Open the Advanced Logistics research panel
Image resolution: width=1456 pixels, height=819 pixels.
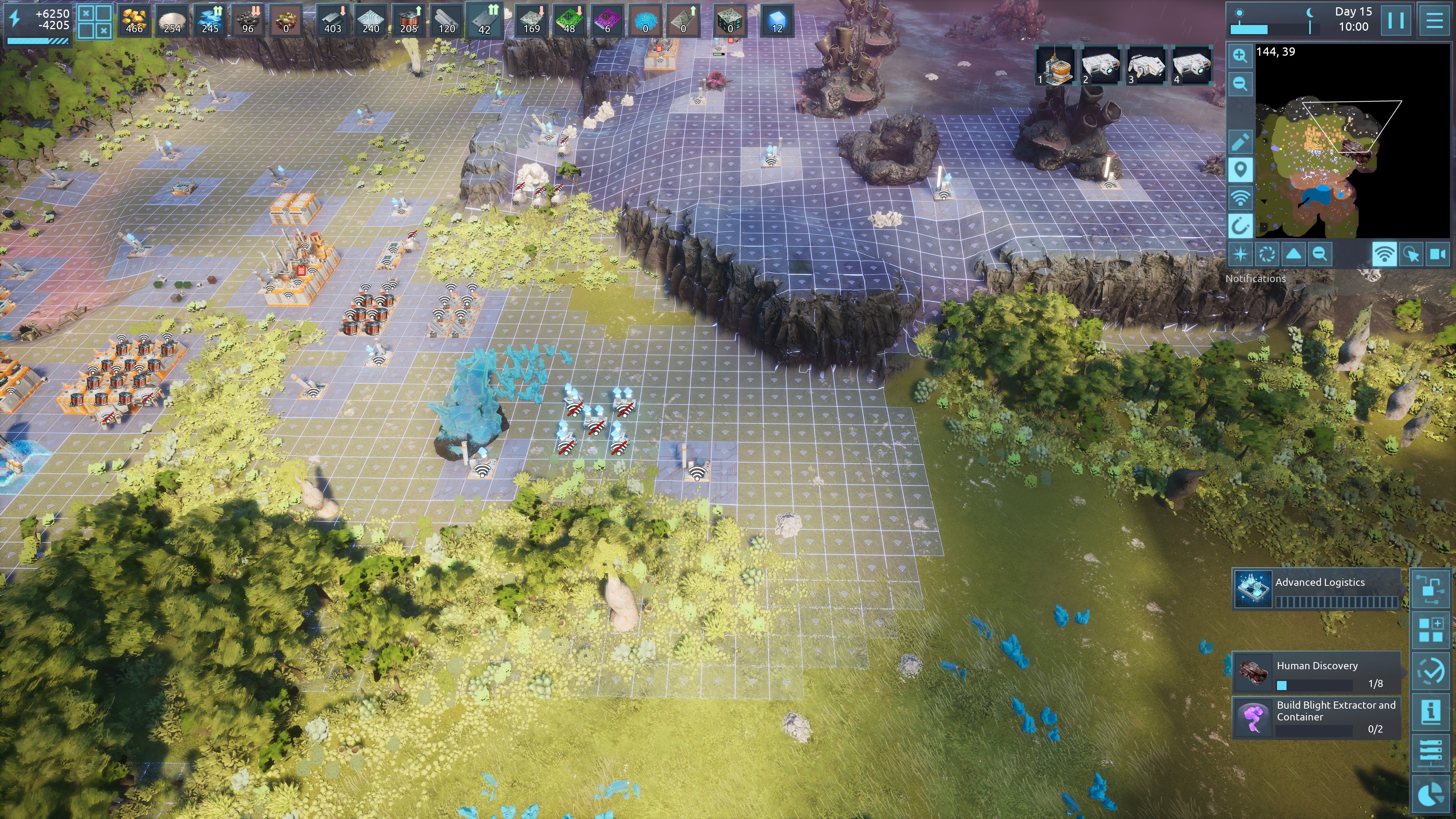1317,589
